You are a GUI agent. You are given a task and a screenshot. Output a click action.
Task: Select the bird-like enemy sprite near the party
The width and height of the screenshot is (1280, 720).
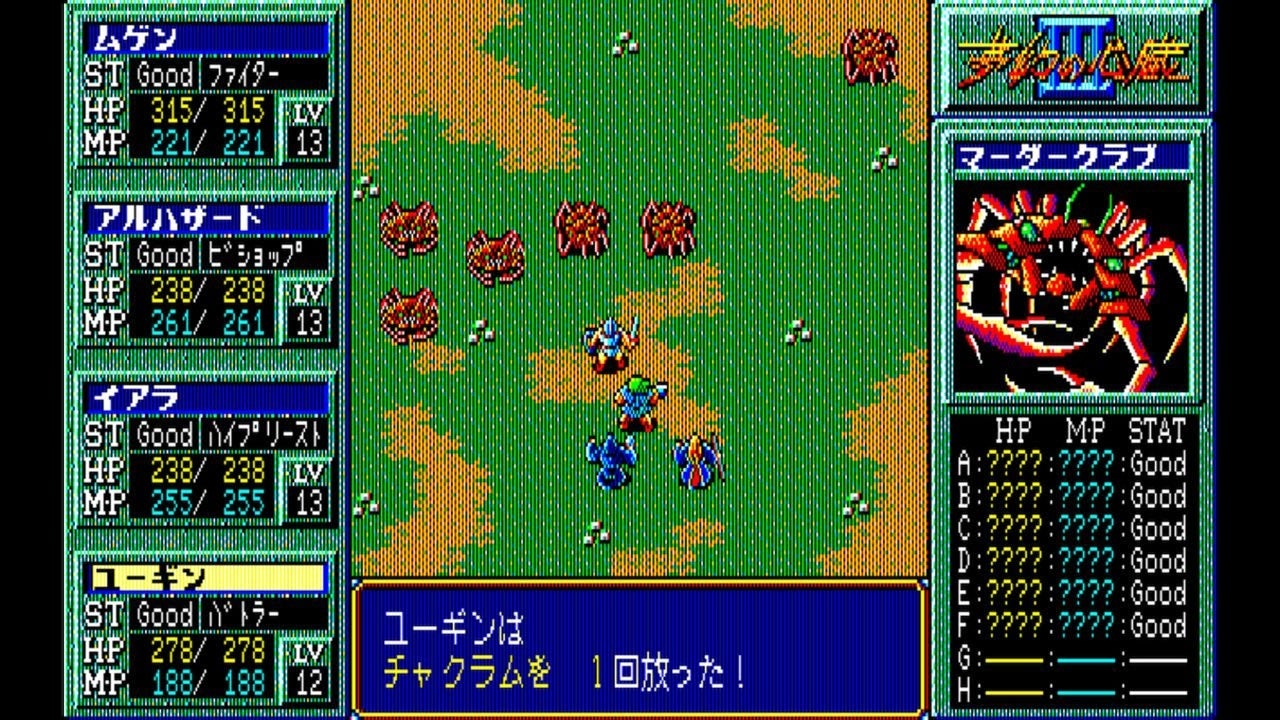pyautogui.click(x=695, y=460)
